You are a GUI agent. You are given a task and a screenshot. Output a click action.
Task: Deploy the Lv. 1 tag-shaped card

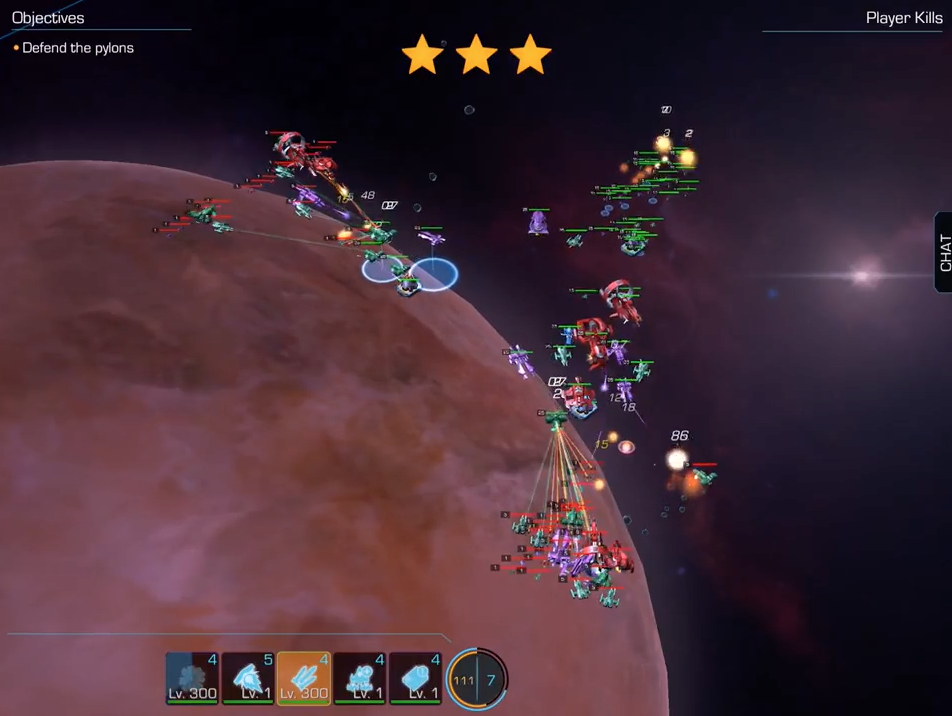coord(416,677)
